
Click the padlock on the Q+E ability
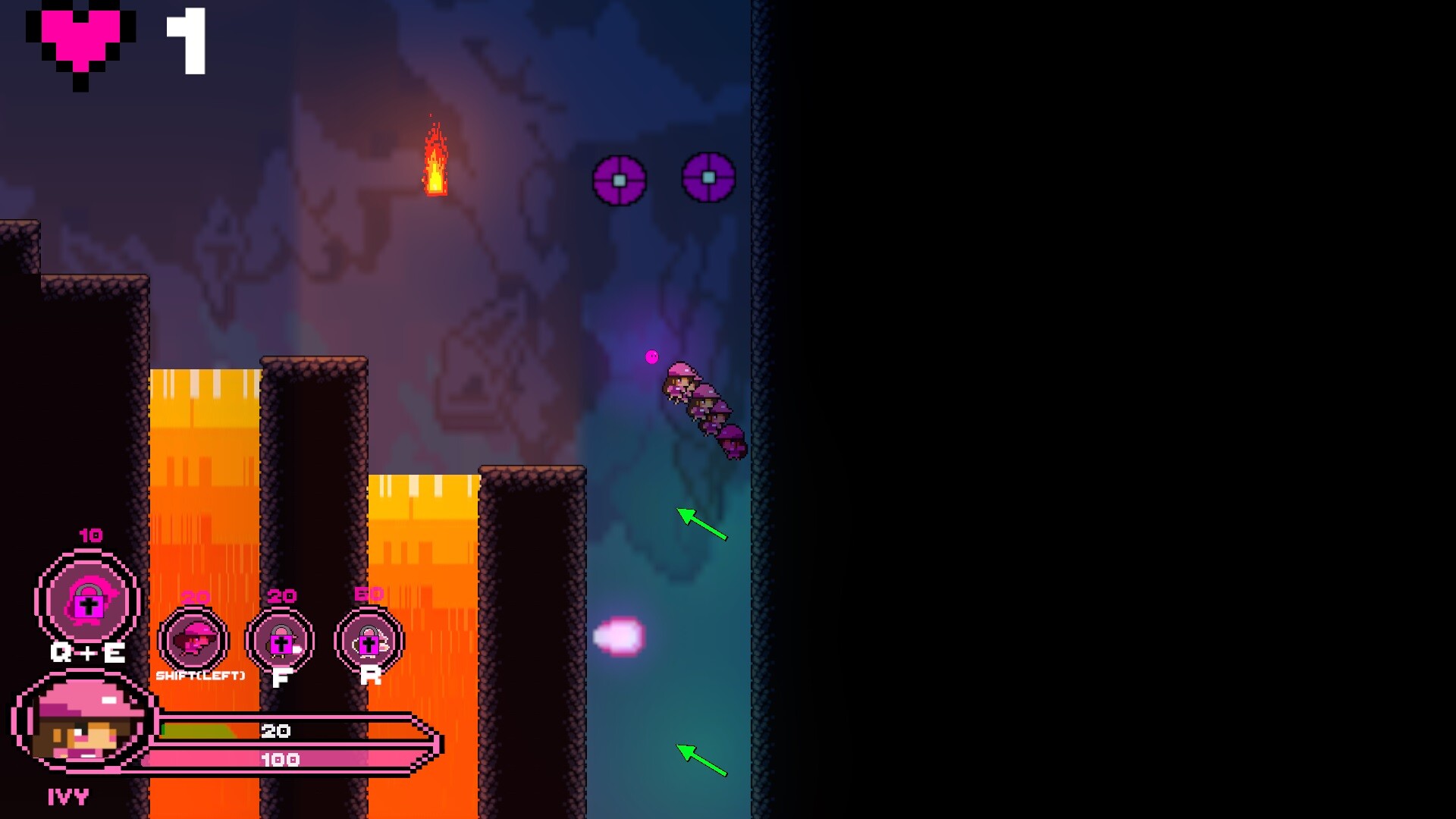point(88,605)
